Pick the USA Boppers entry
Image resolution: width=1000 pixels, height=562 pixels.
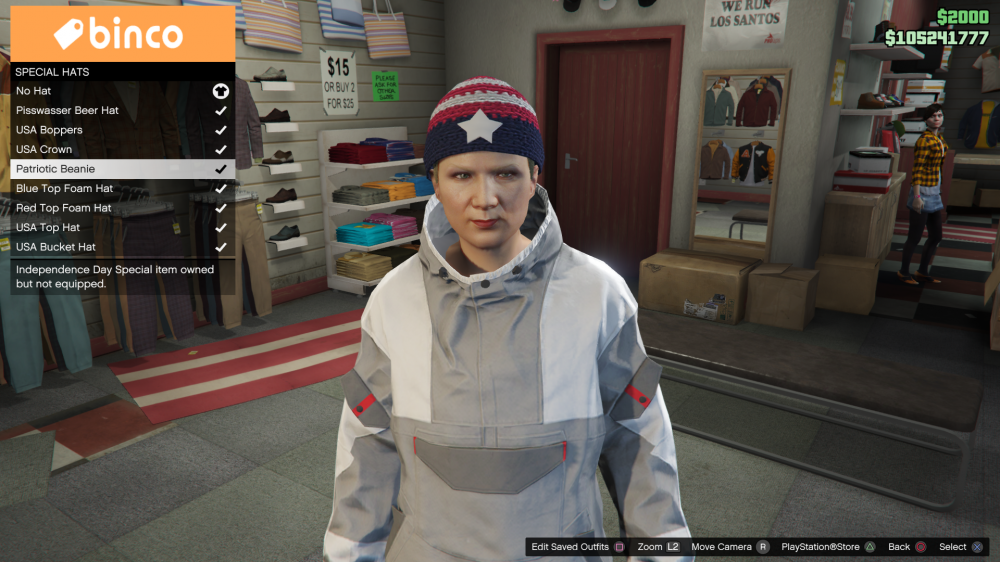49,130
